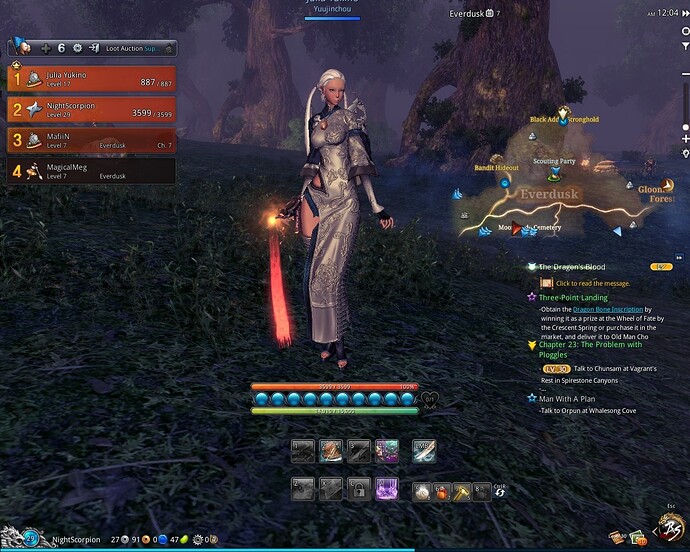Activate the LMB sword slash skill

(424, 452)
